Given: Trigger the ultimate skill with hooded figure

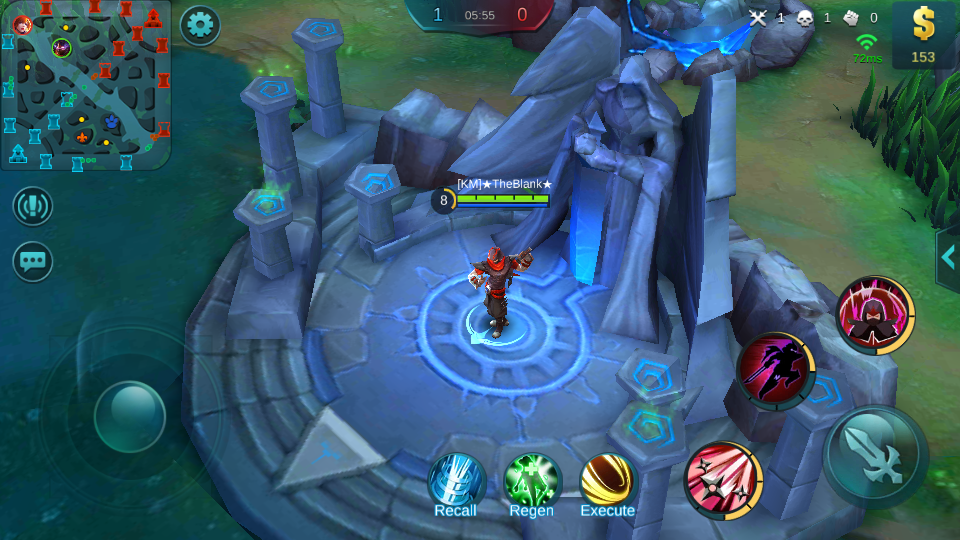Looking at the screenshot, I should (x=875, y=315).
